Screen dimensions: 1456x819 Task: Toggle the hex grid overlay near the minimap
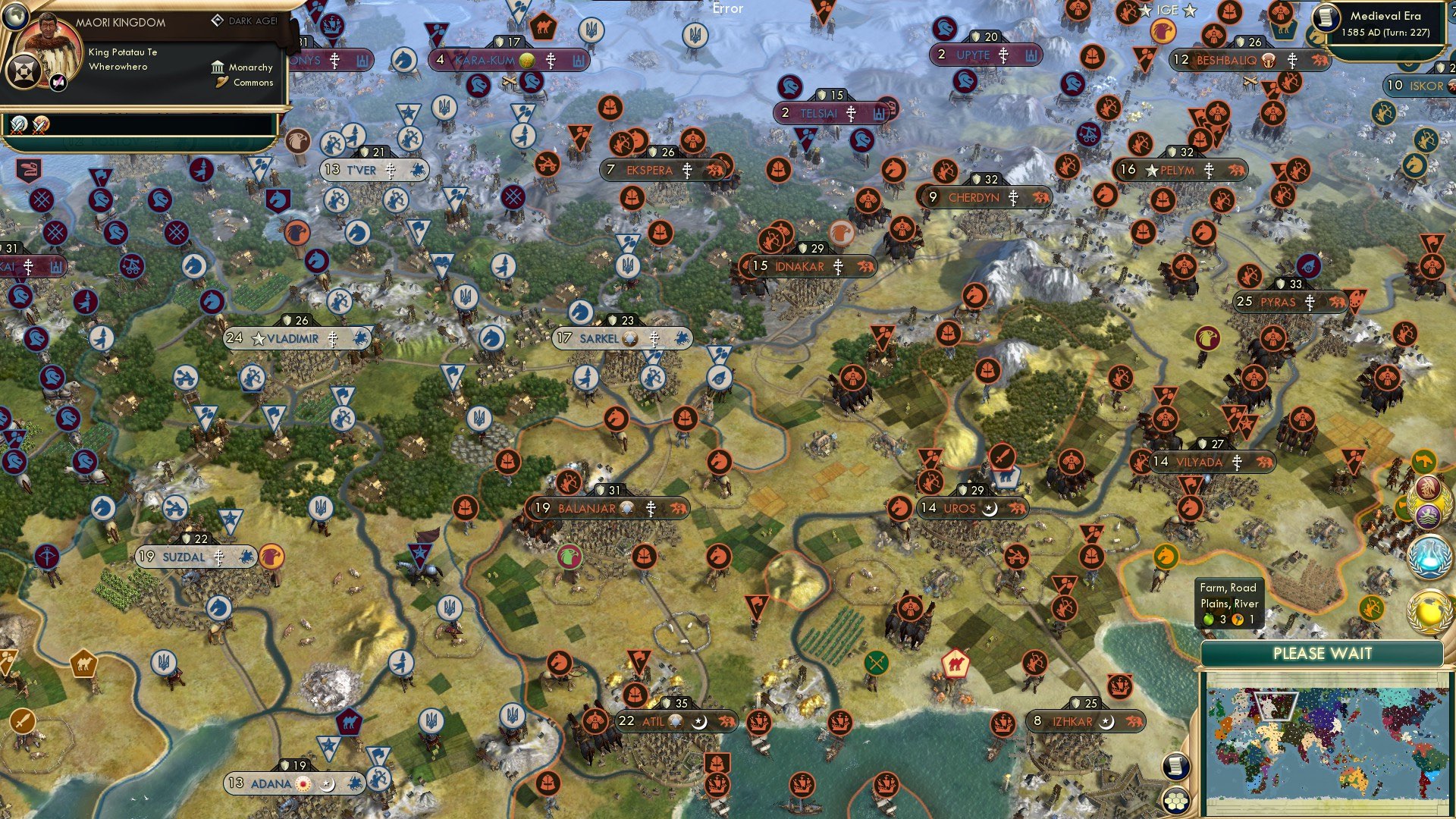pyautogui.click(x=1176, y=801)
